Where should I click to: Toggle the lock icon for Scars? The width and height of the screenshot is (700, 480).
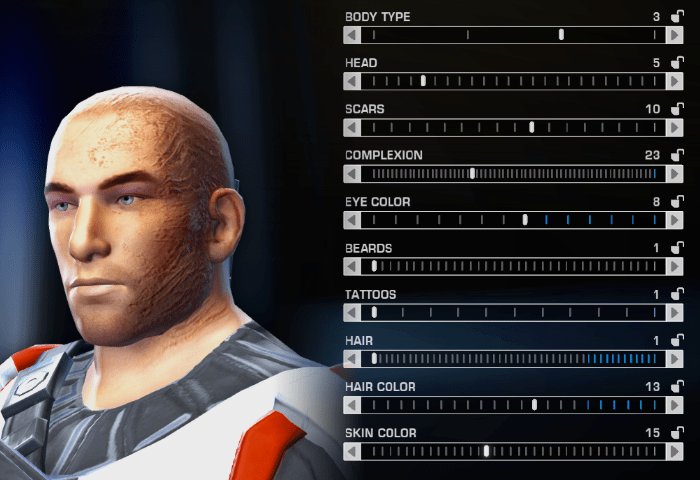click(677, 109)
